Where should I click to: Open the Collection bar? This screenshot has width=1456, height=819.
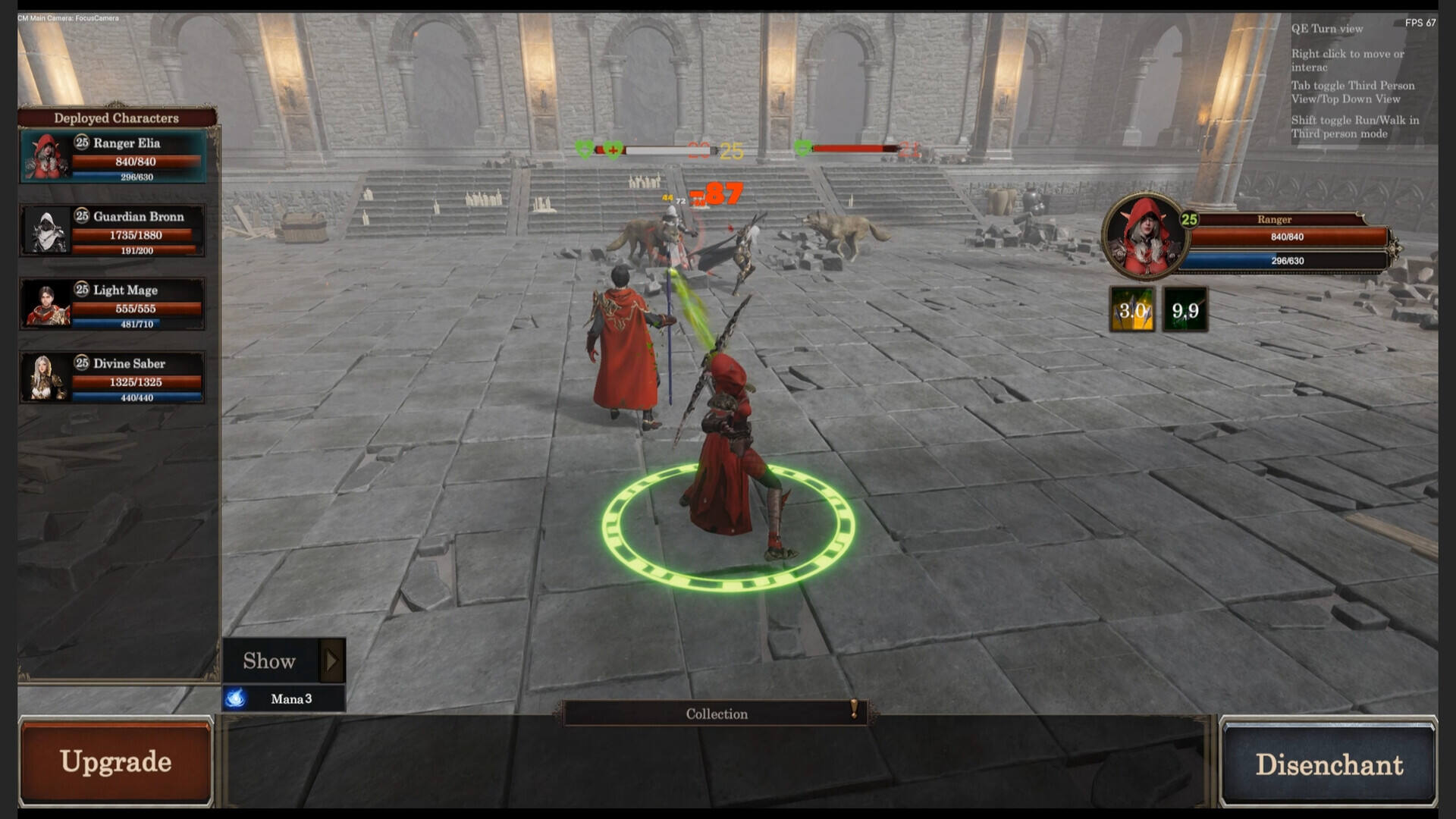716,714
